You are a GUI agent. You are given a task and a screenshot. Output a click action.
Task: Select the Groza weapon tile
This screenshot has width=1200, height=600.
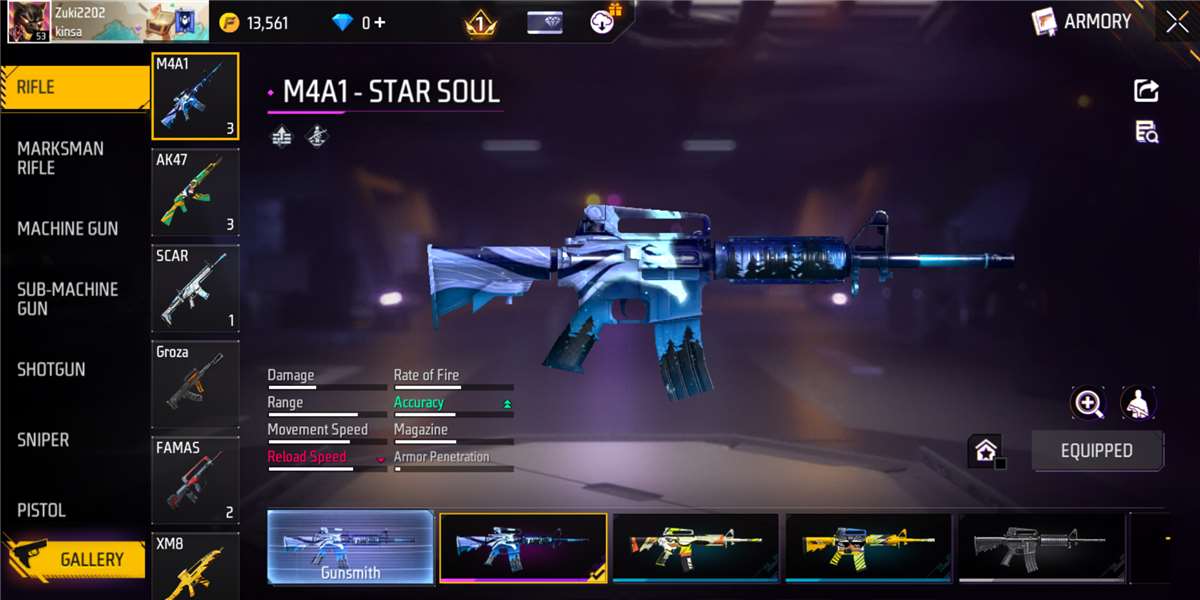tap(195, 385)
